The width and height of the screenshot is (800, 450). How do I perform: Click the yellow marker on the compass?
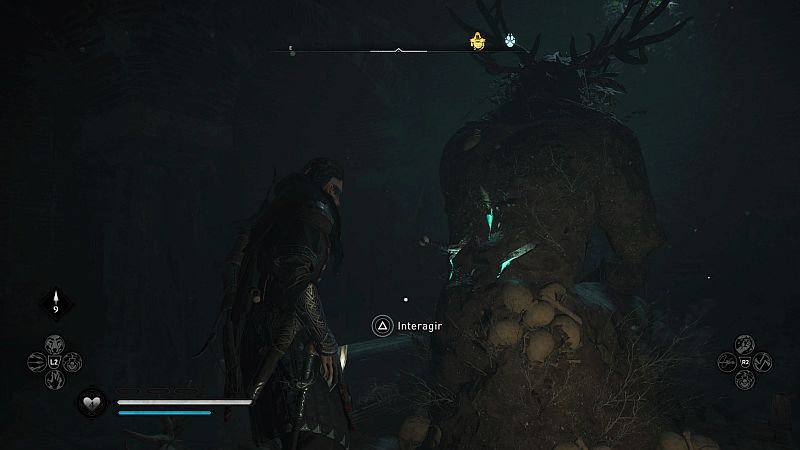478,41
